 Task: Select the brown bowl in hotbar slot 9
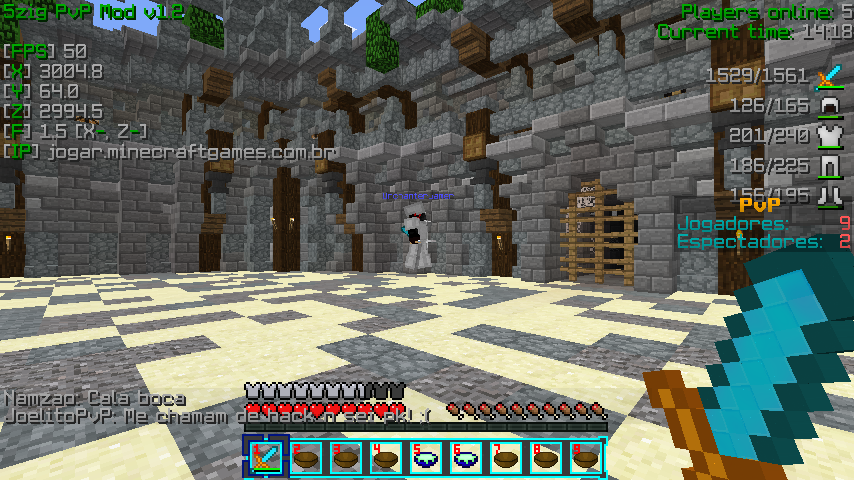(x=586, y=457)
